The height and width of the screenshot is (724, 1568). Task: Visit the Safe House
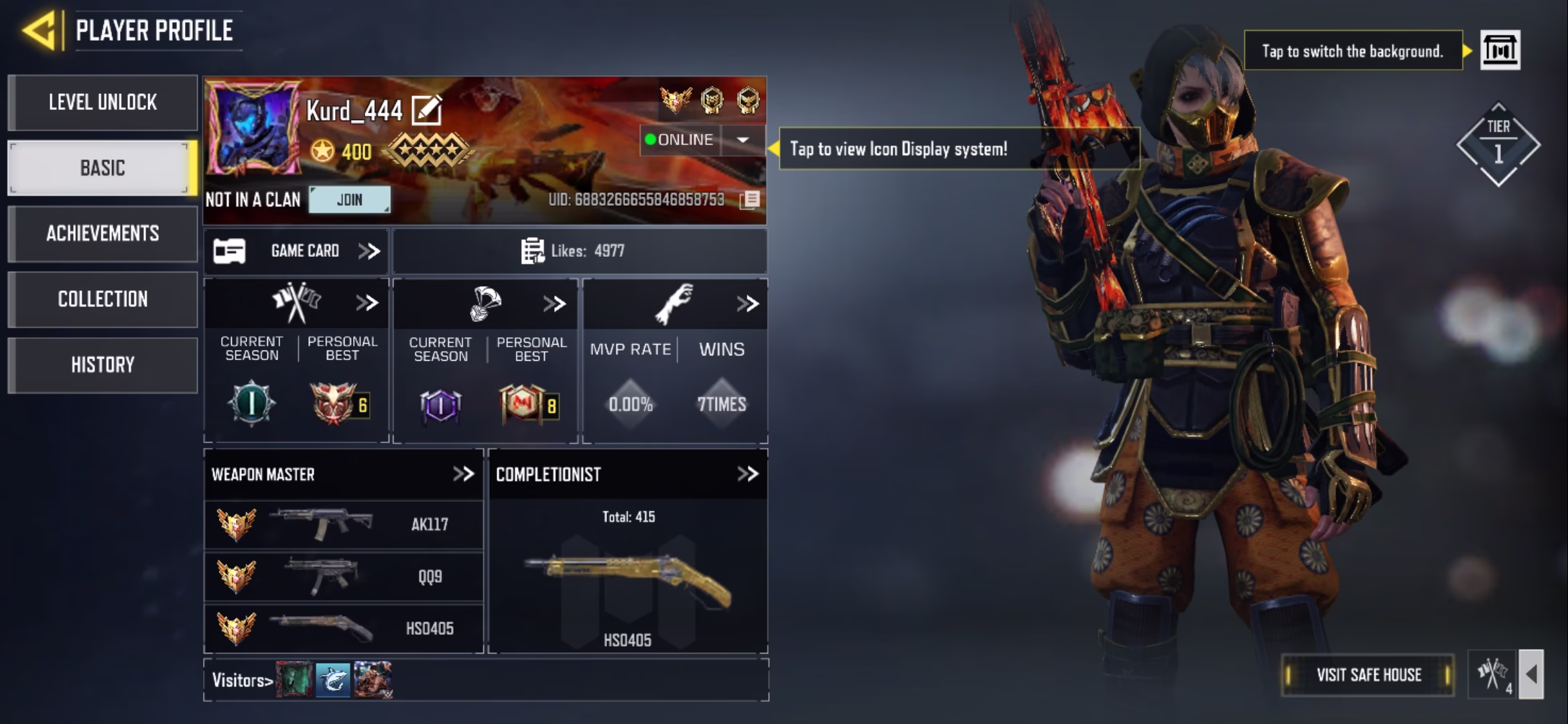[x=1368, y=674]
